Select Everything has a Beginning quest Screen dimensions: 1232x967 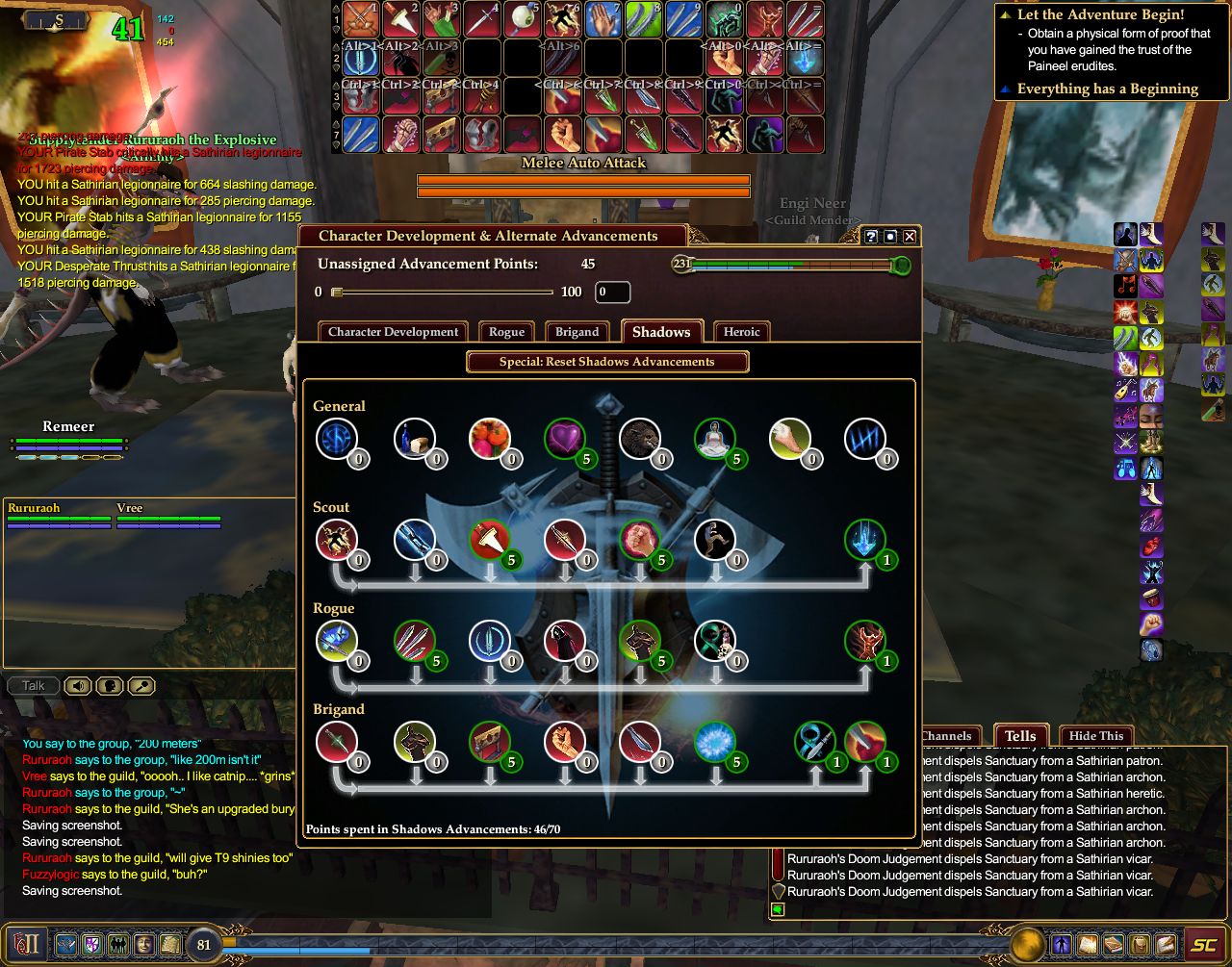coord(1107,89)
